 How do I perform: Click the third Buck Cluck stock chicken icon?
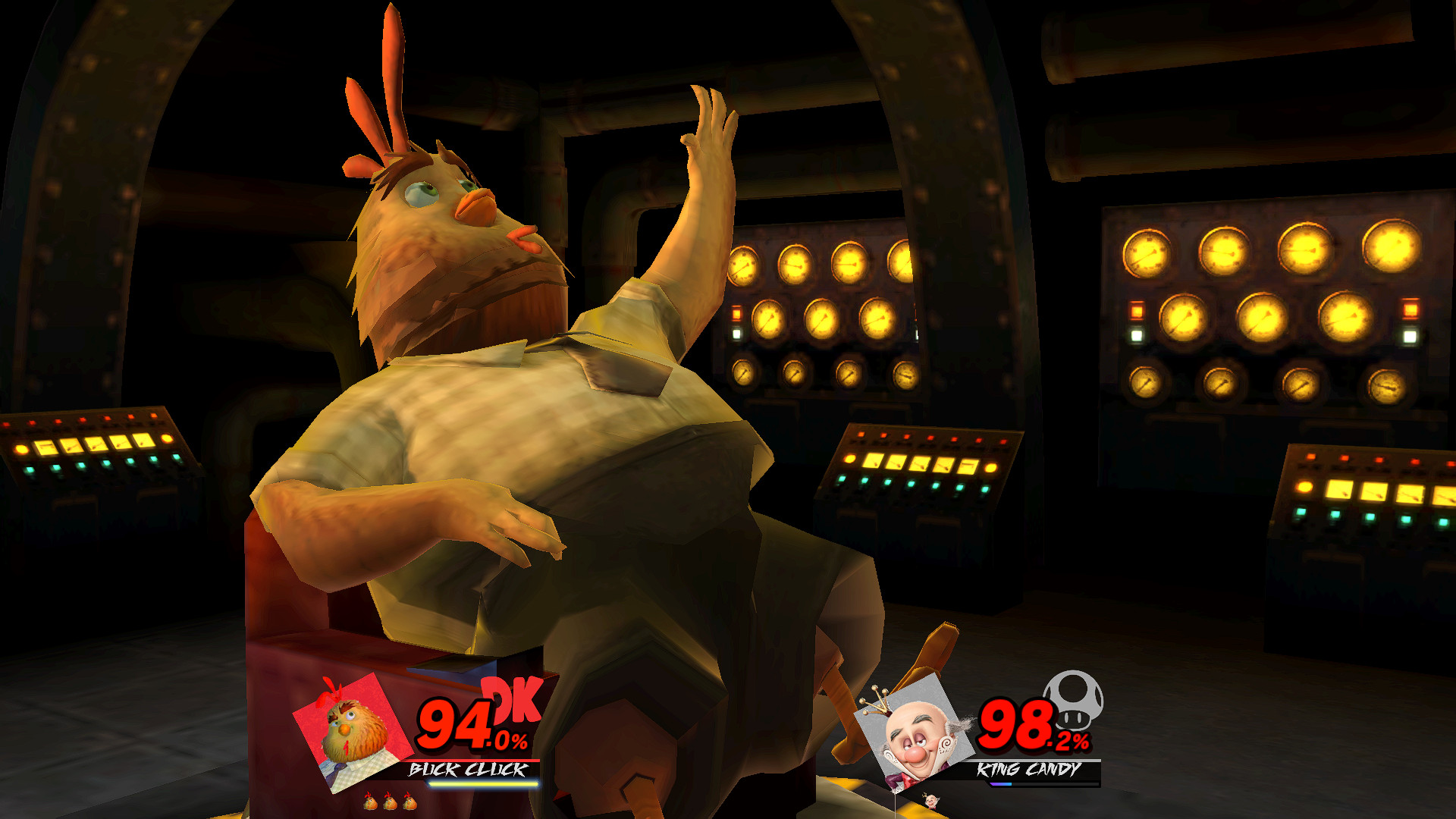click(x=410, y=803)
